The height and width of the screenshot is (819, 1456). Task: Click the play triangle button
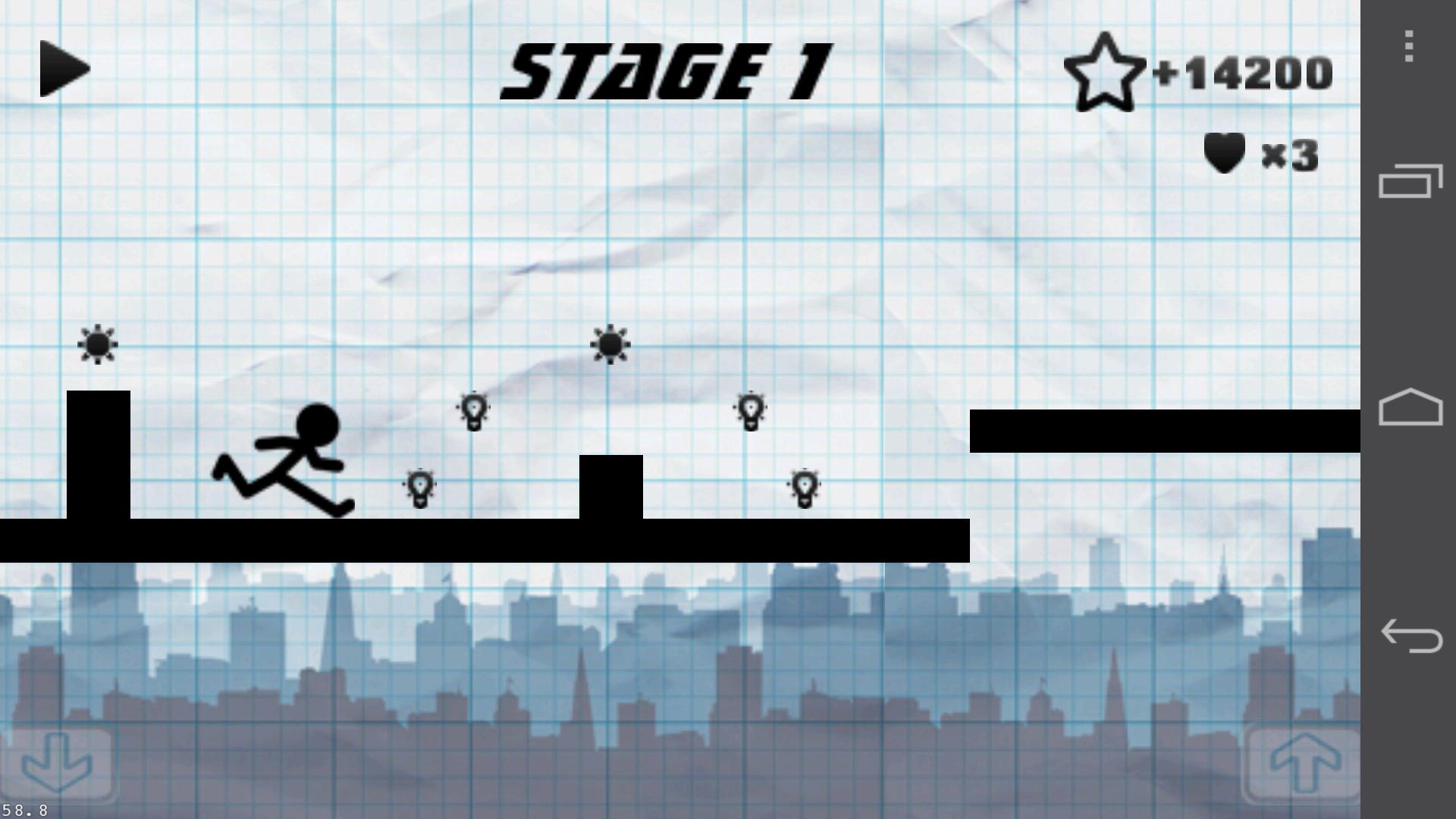(64, 69)
